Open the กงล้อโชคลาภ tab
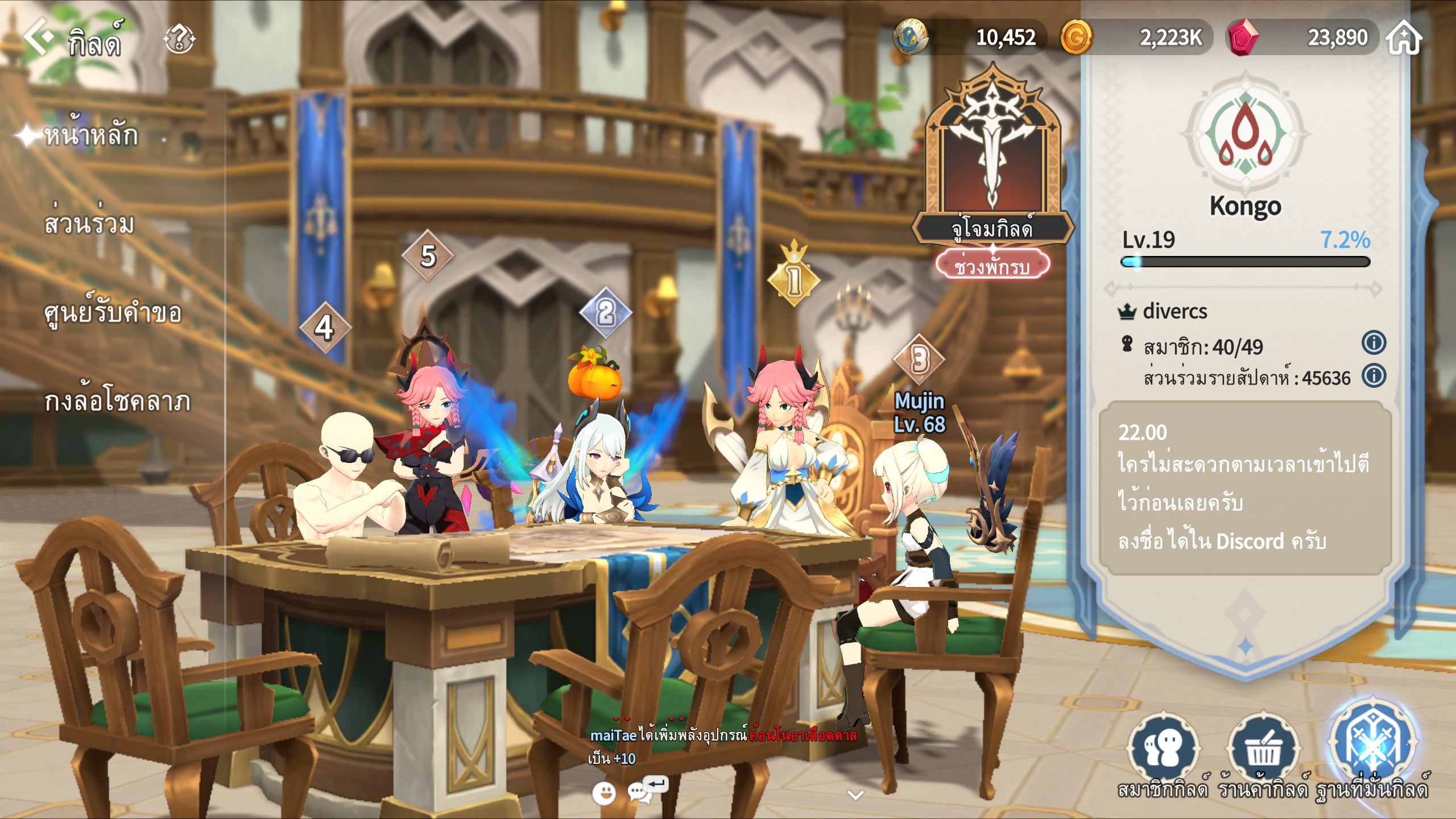This screenshot has height=819, width=1456. pyautogui.click(x=117, y=401)
